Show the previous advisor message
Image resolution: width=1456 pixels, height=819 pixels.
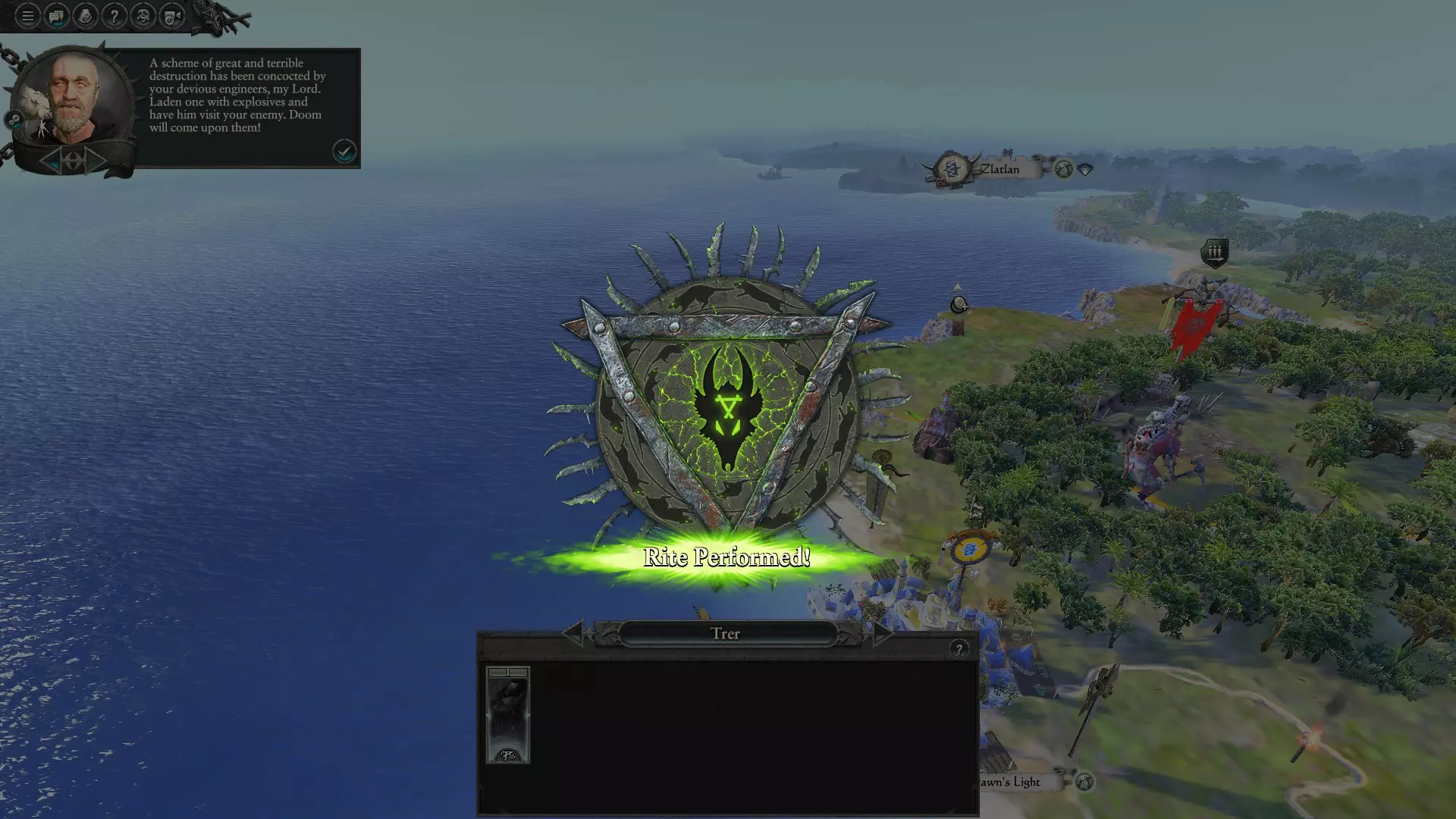tap(52, 160)
